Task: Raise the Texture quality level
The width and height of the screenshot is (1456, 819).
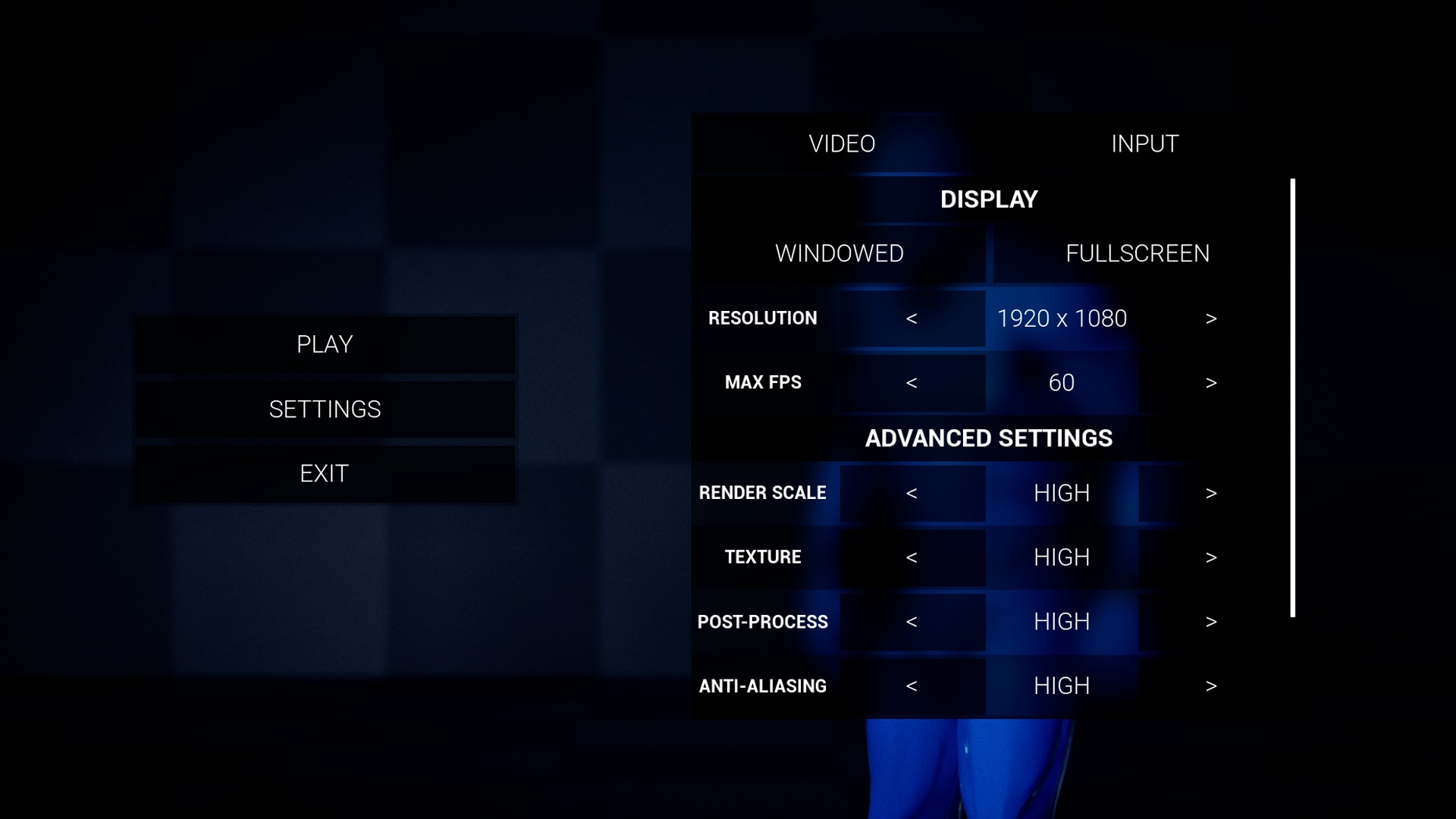Action: click(x=1211, y=557)
